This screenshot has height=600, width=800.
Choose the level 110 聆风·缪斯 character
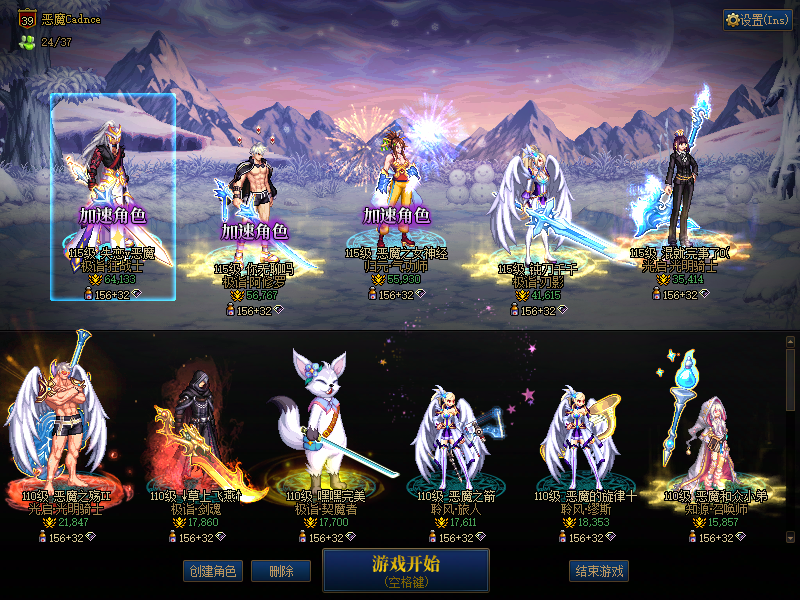pyautogui.click(x=578, y=440)
